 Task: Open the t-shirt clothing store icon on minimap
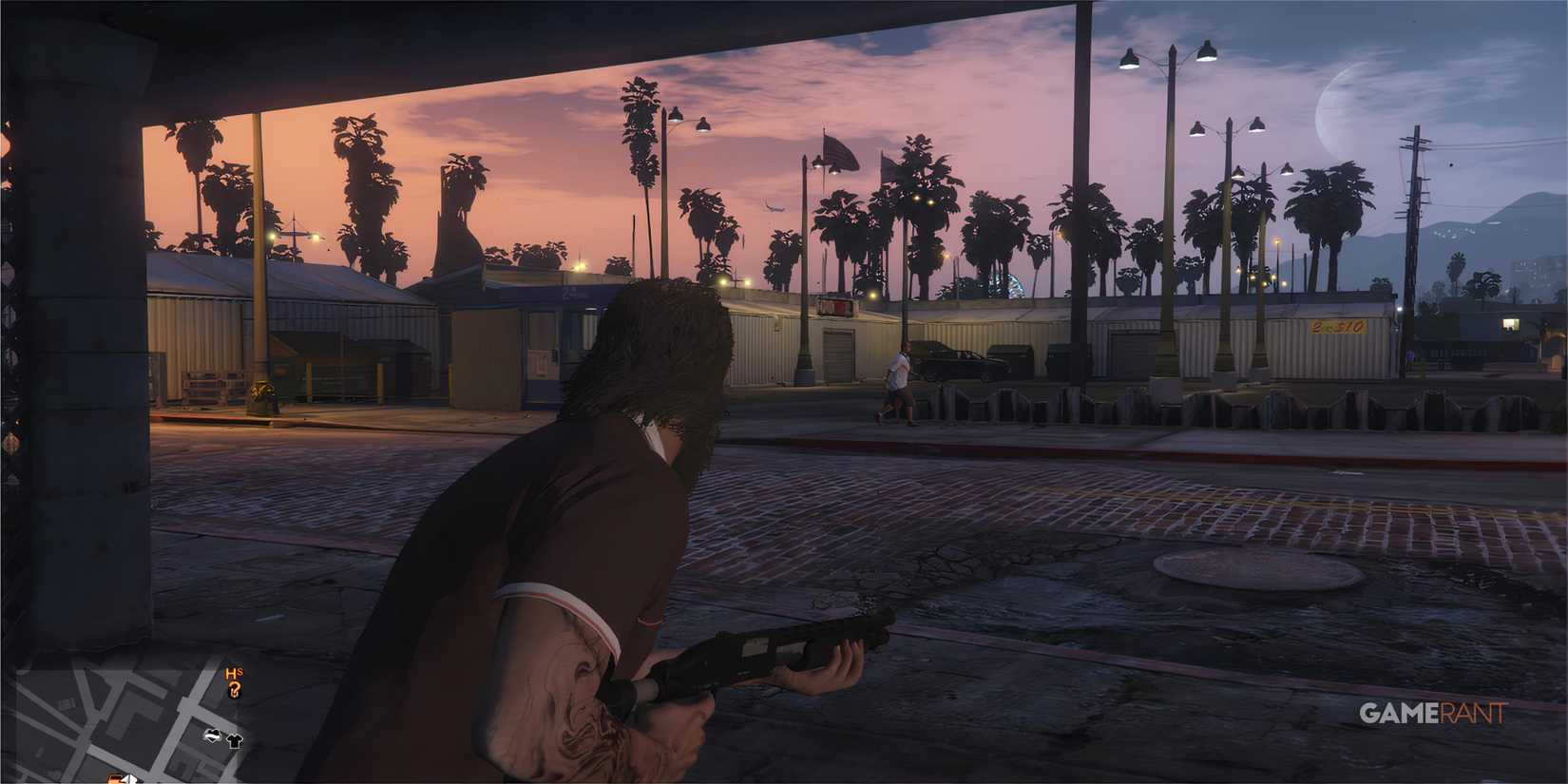point(236,741)
